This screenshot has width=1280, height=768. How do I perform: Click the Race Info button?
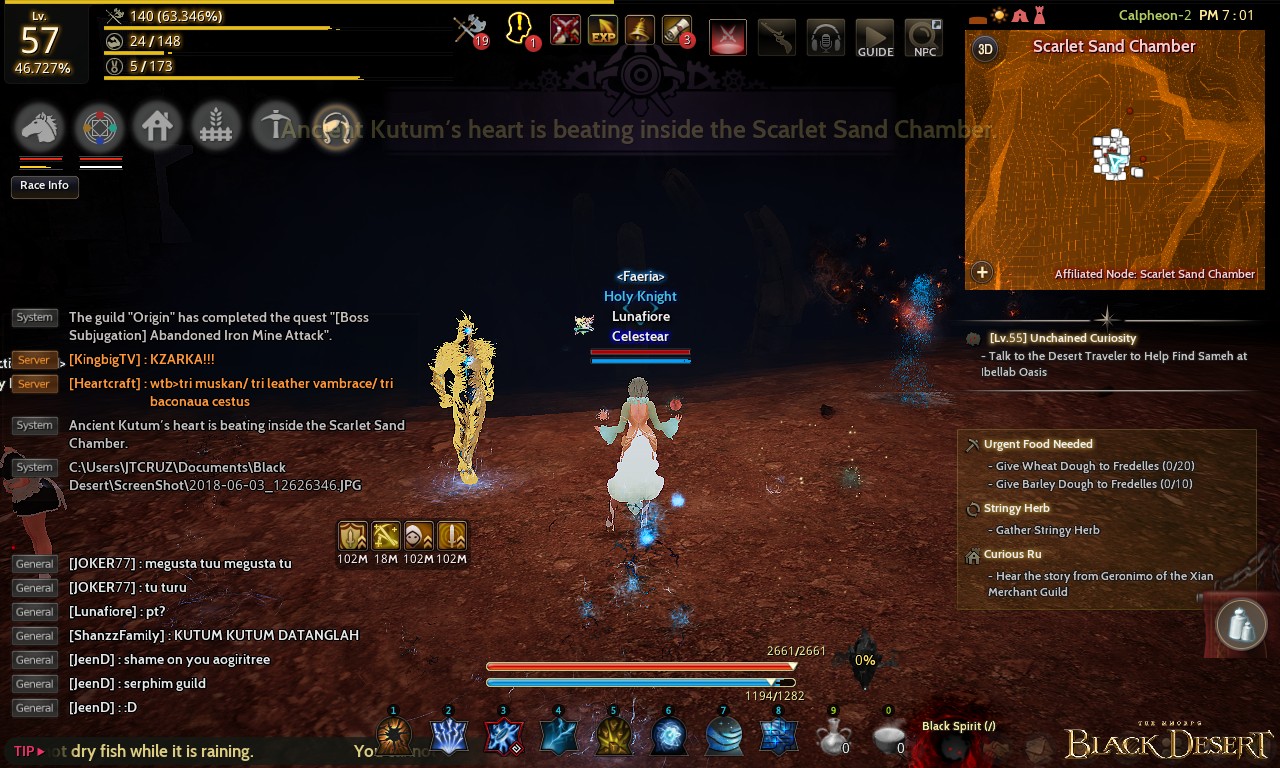coord(44,187)
